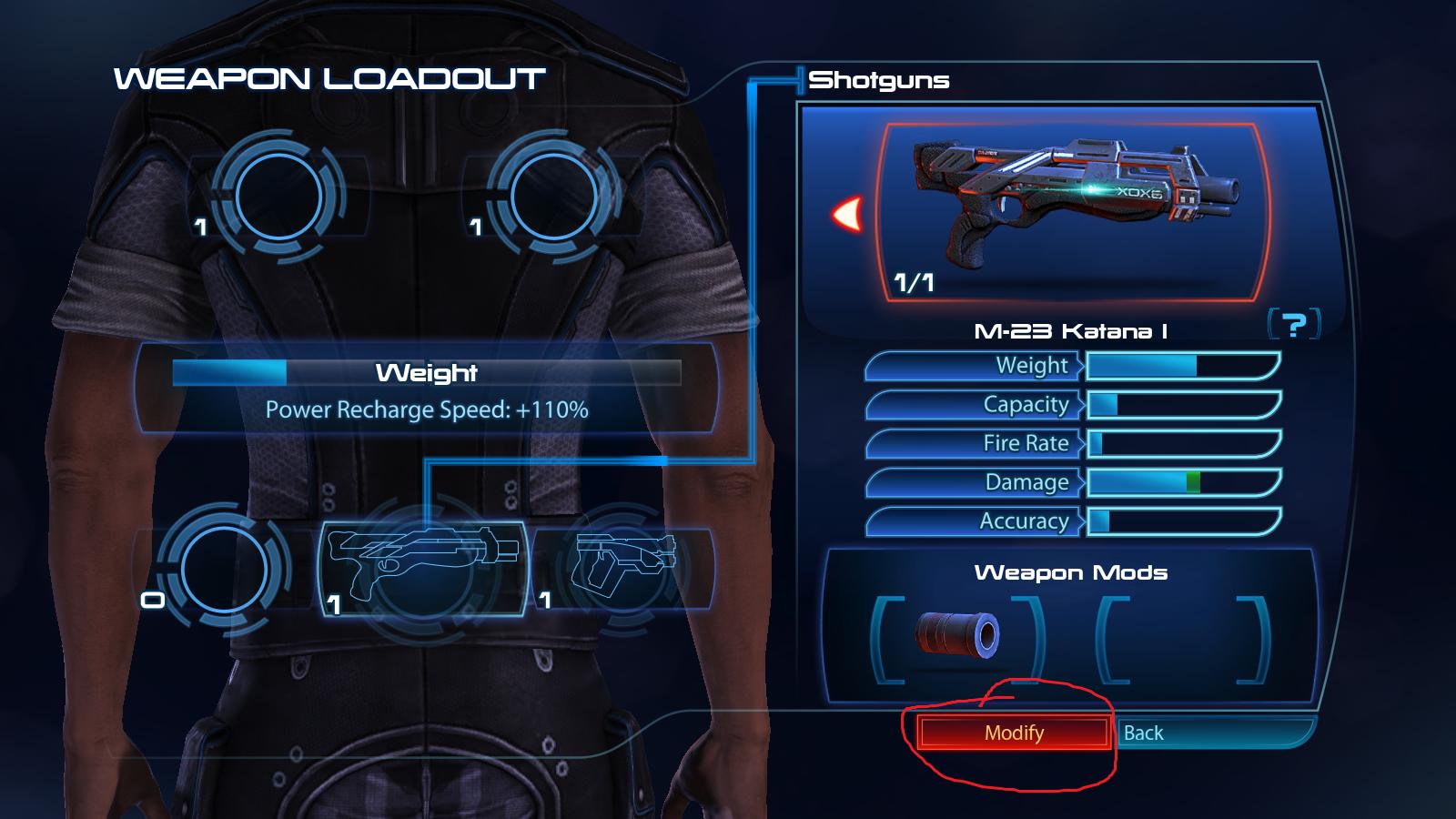Open the help question mark icon
Viewport: 1456px width, 819px height.
pyautogui.click(x=1296, y=324)
